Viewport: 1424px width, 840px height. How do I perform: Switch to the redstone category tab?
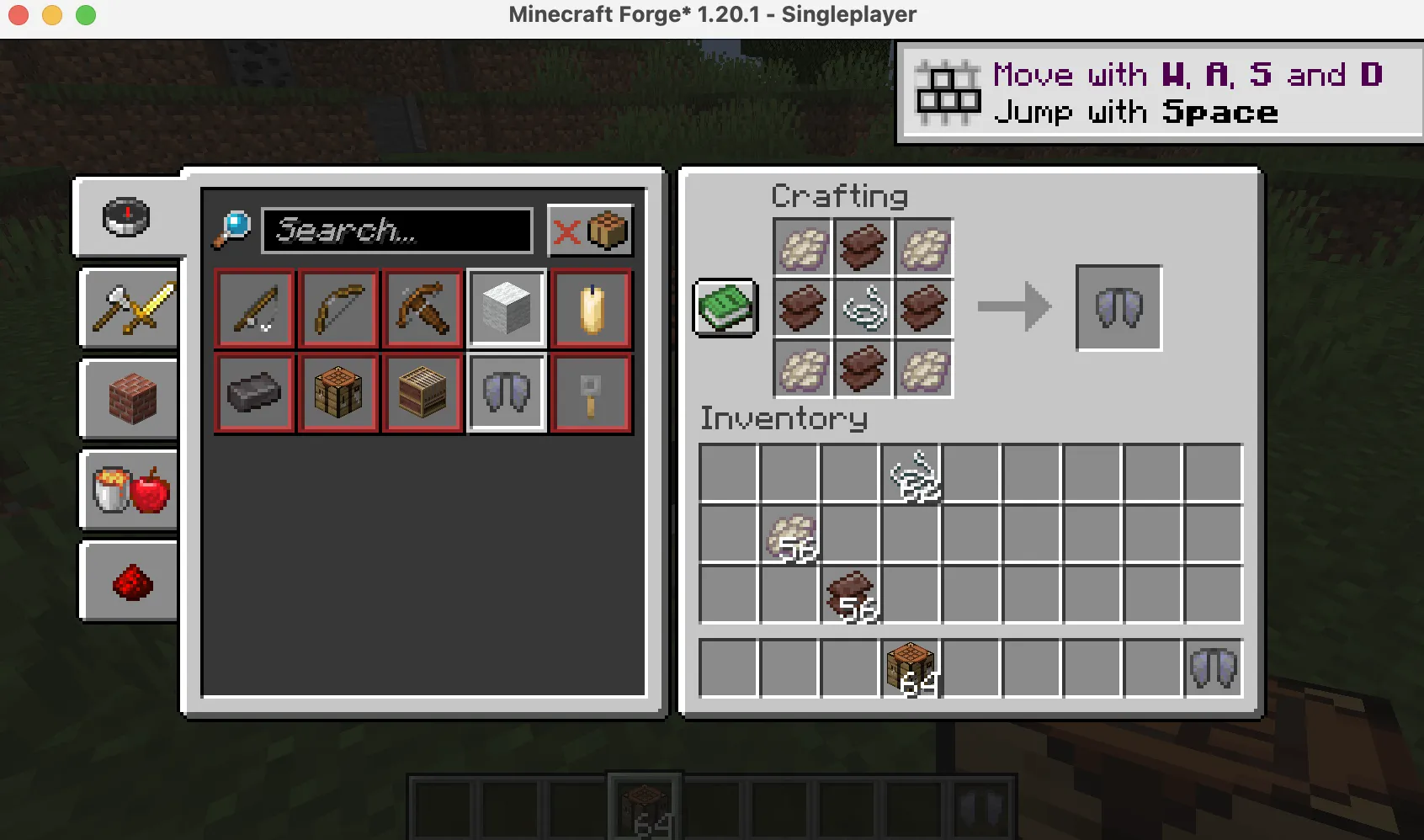(128, 579)
